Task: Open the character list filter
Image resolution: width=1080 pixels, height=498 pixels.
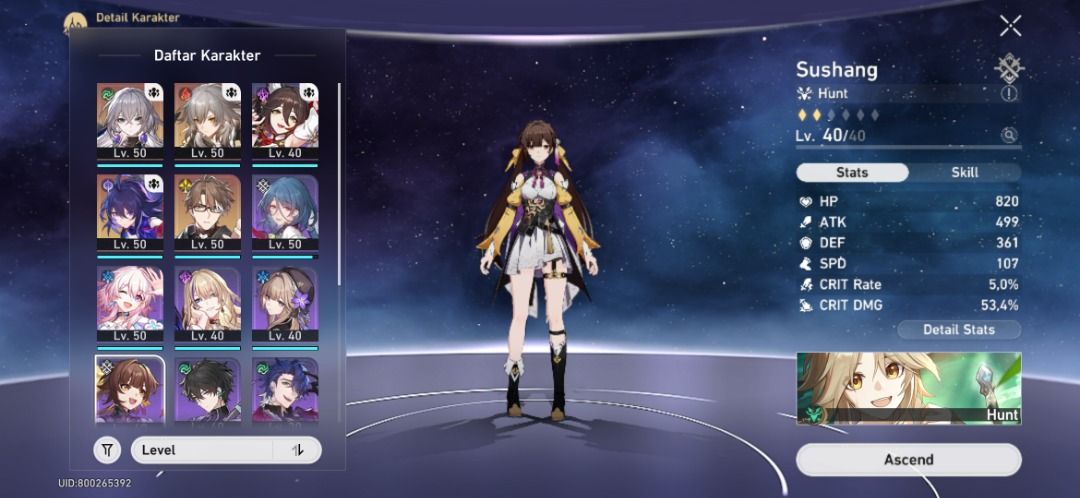Action: (x=107, y=450)
